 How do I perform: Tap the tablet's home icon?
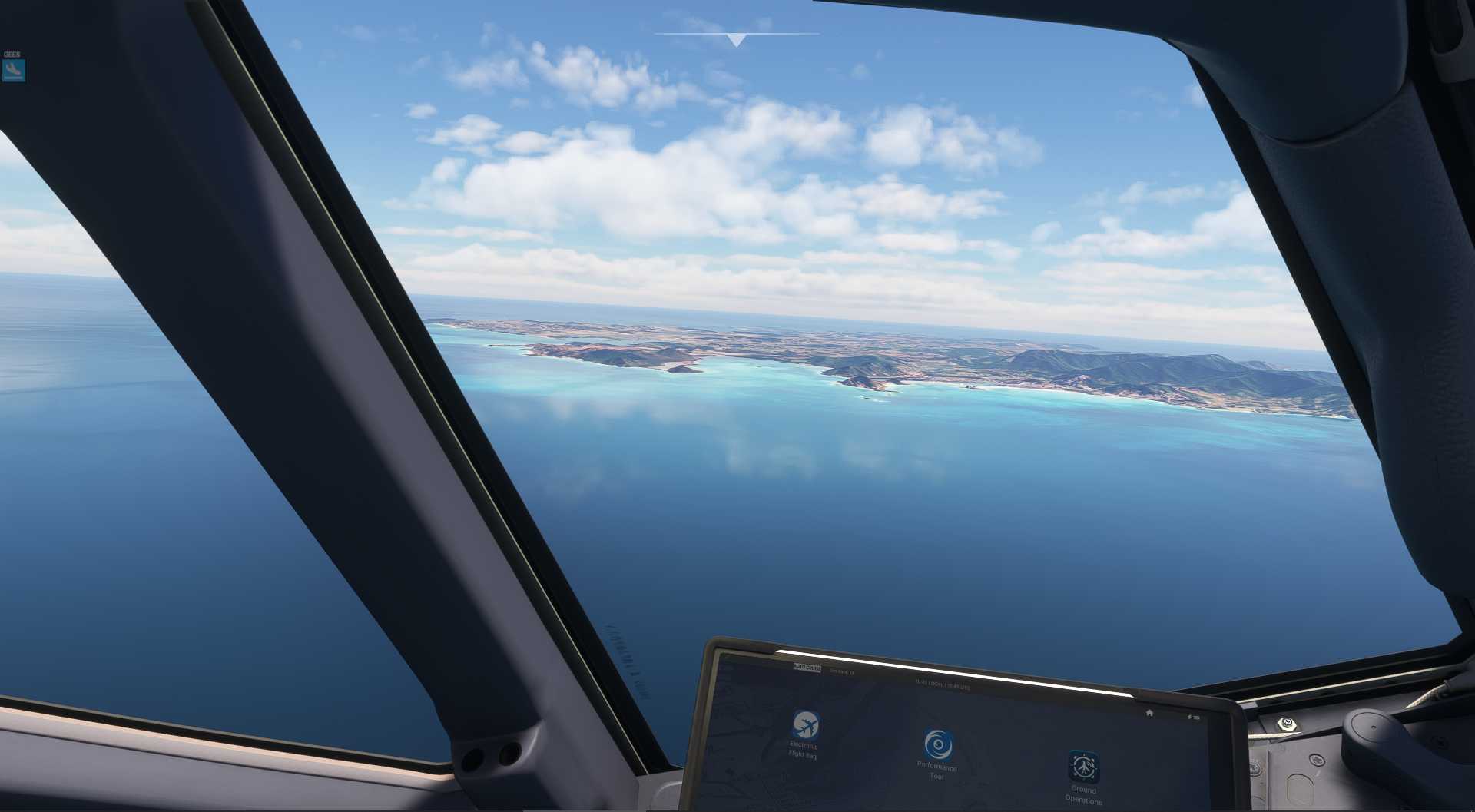pyautogui.click(x=1149, y=713)
